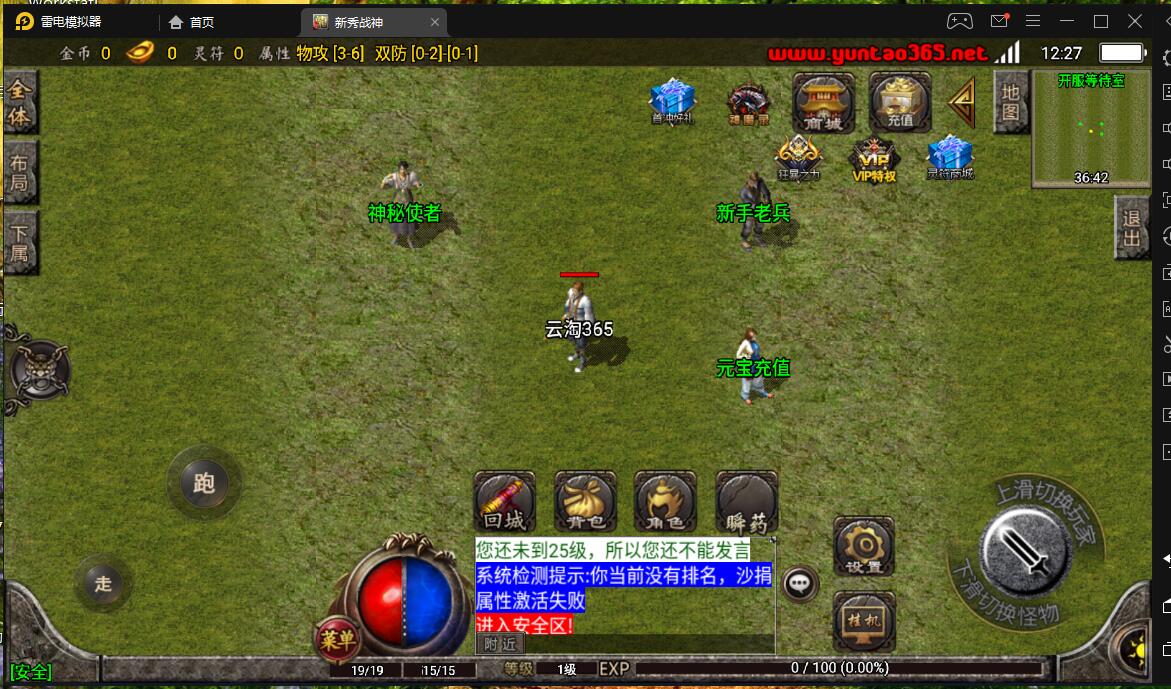Open the 地图 map button
The image size is (1171, 689).
pos(1010,102)
